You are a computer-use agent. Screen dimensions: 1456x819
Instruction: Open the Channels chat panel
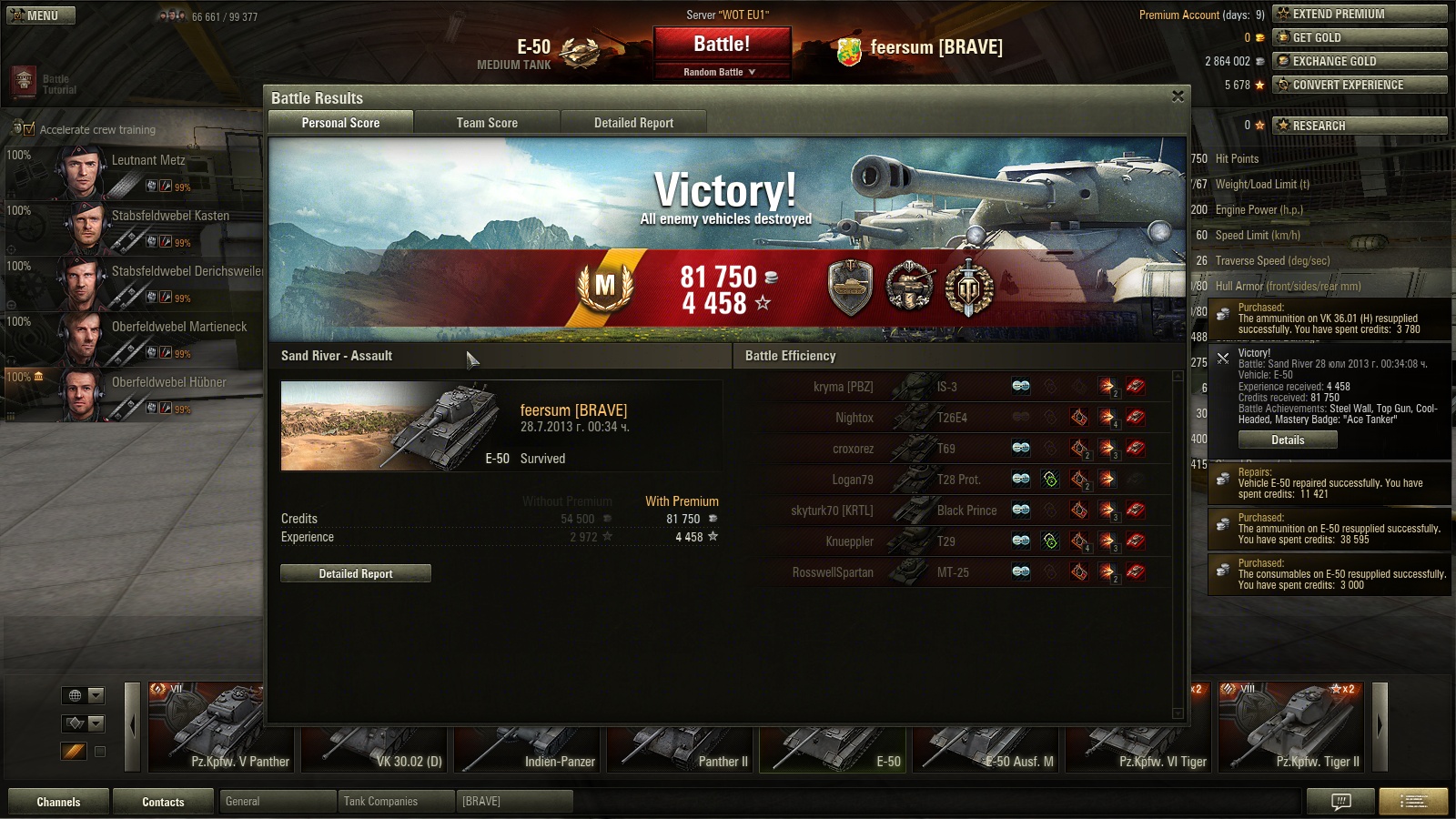coord(58,802)
